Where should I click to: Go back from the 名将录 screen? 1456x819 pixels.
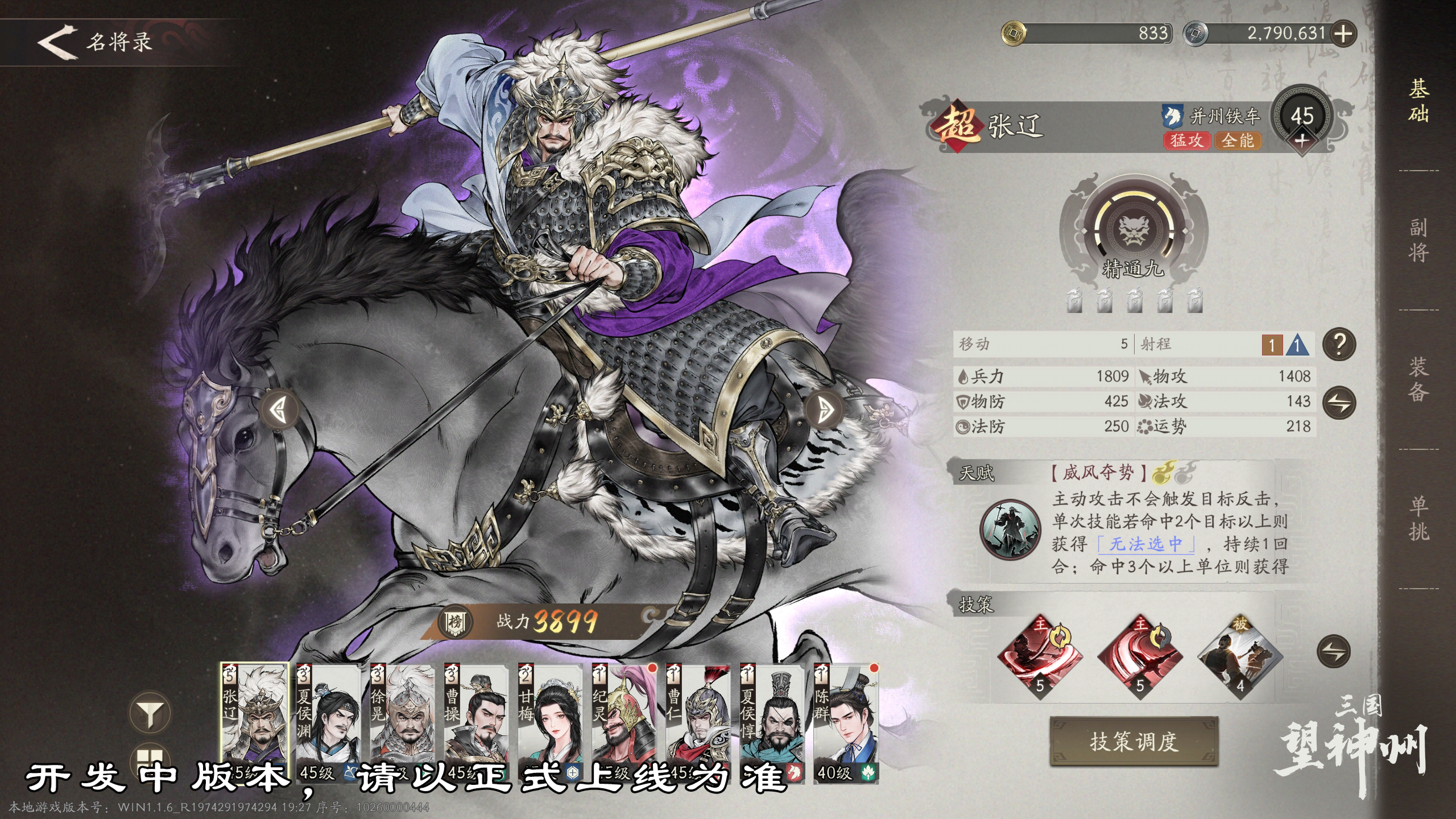click(58, 42)
